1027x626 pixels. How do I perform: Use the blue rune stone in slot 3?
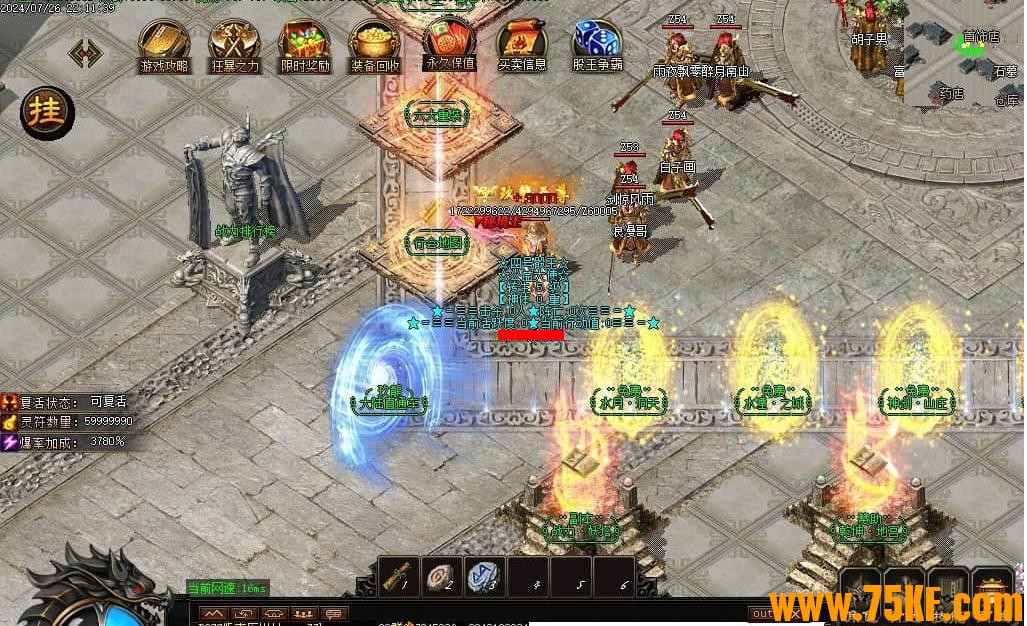click(484, 577)
